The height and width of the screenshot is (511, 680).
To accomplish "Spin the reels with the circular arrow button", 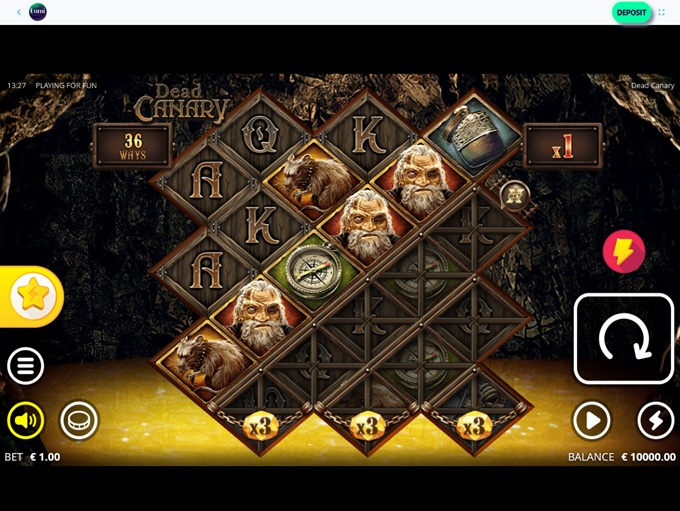I will (624, 339).
